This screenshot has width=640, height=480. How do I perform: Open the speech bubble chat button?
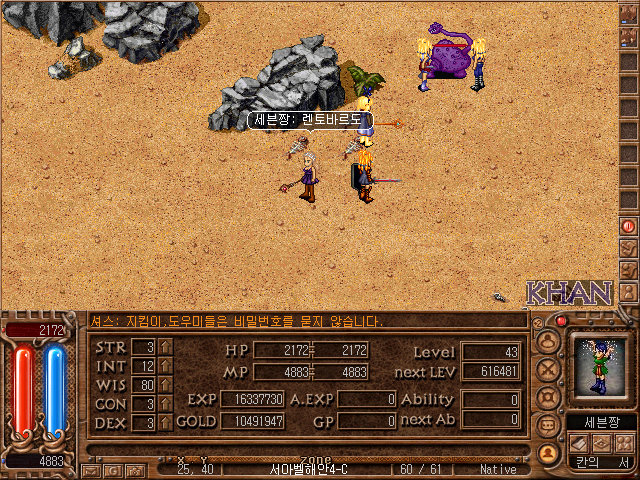click(548, 424)
